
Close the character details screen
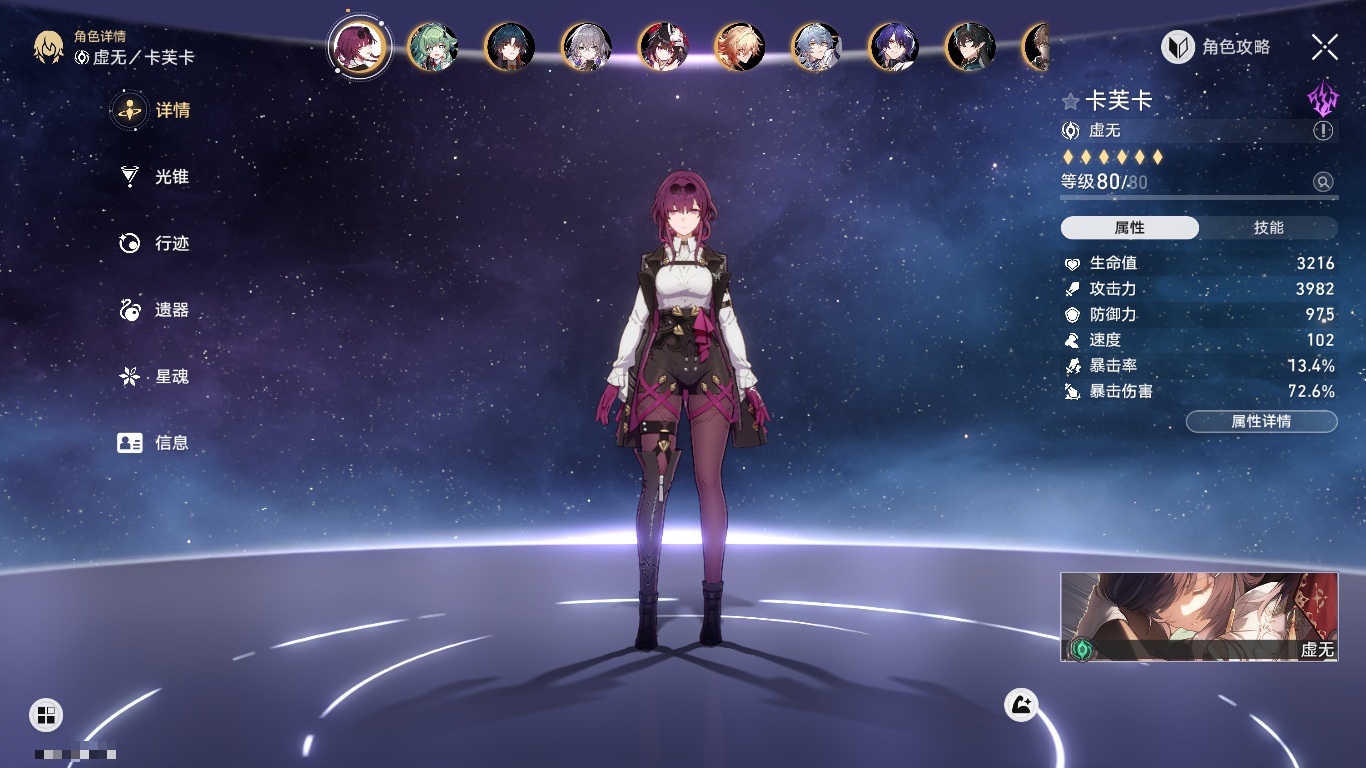(x=1325, y=46)
